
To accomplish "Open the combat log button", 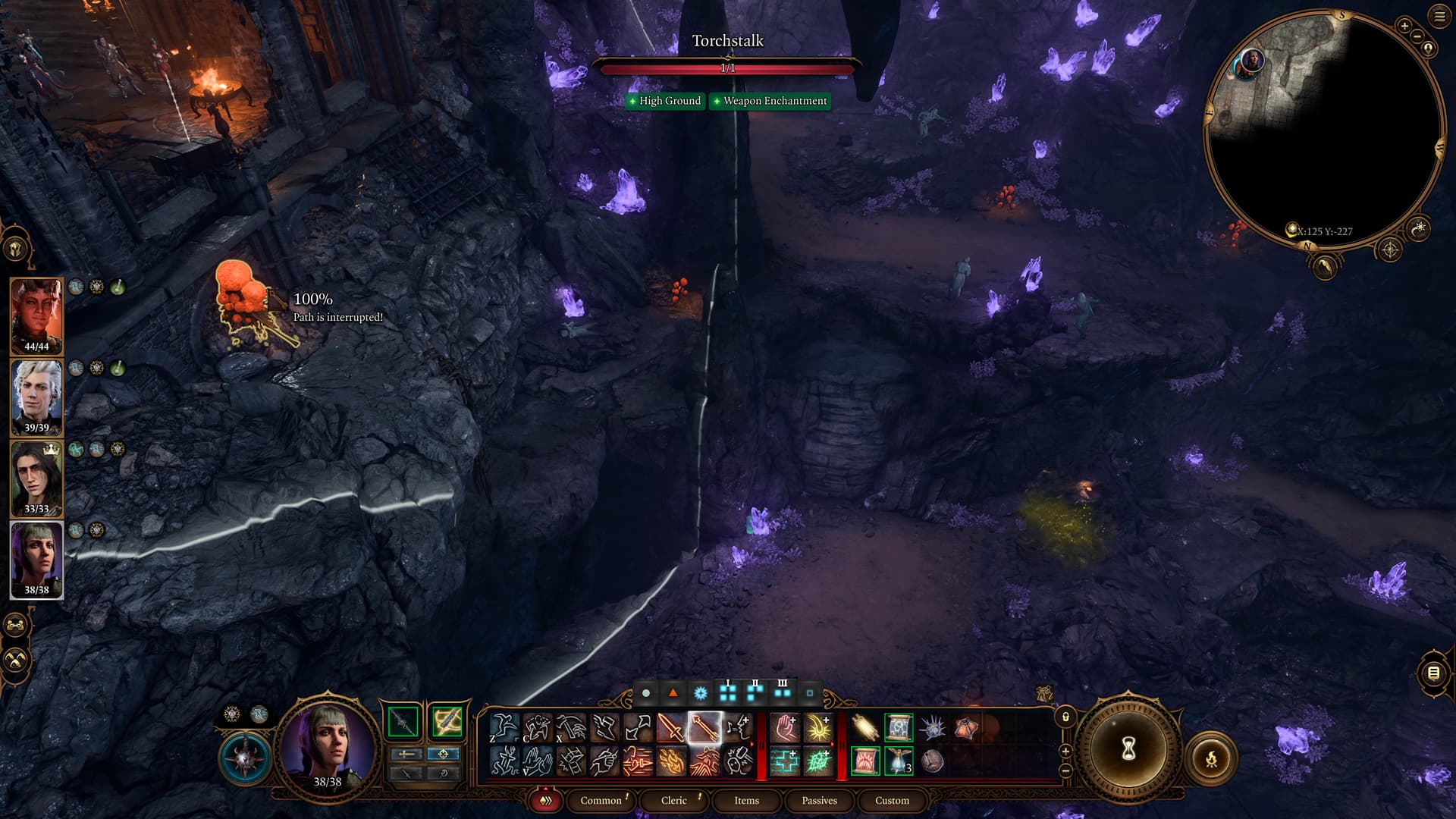I will (x=1432, y=673).
